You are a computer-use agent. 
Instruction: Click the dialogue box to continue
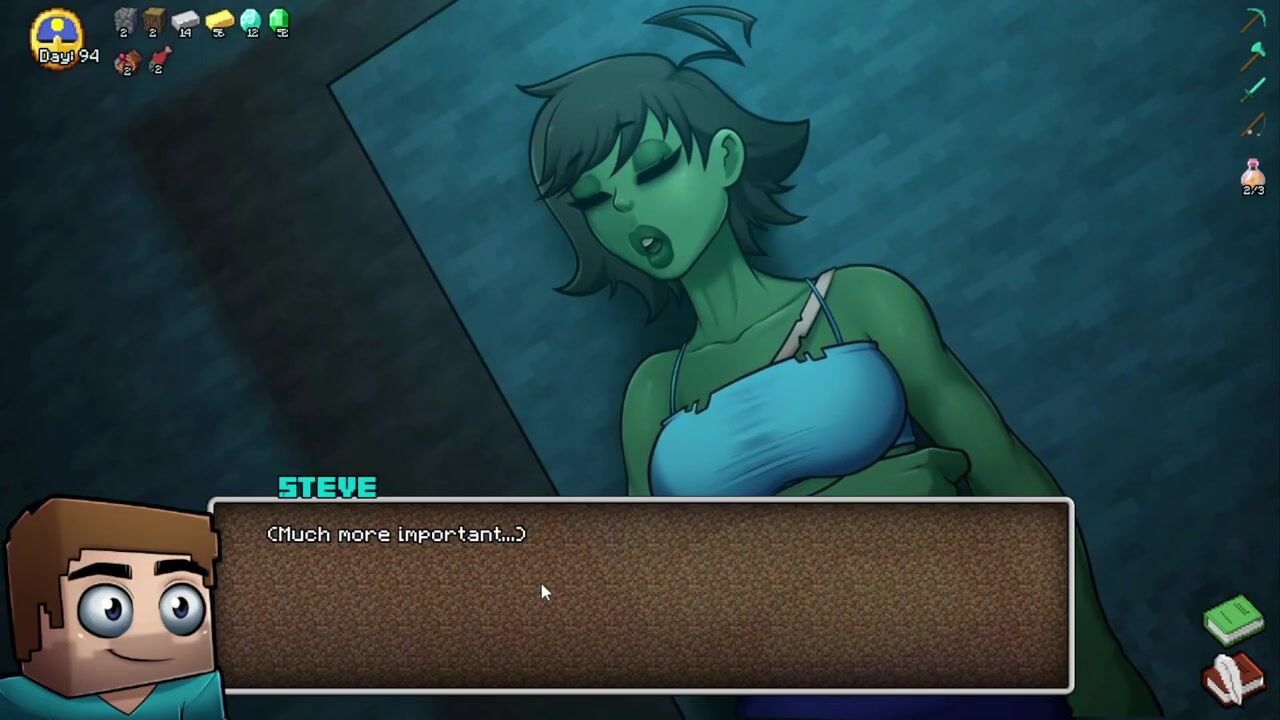pos(640,595)
